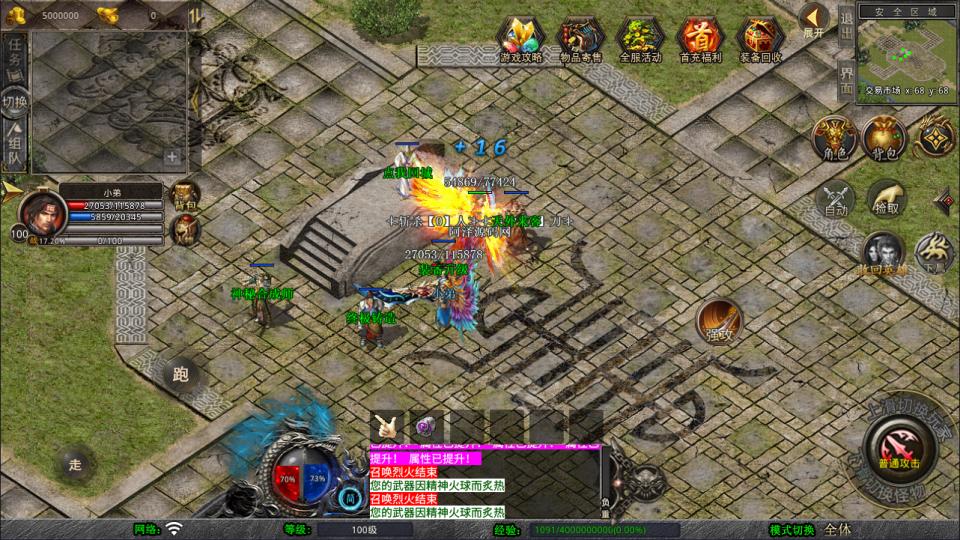Open the 物品寄售 item consignment

click(581, 40)
